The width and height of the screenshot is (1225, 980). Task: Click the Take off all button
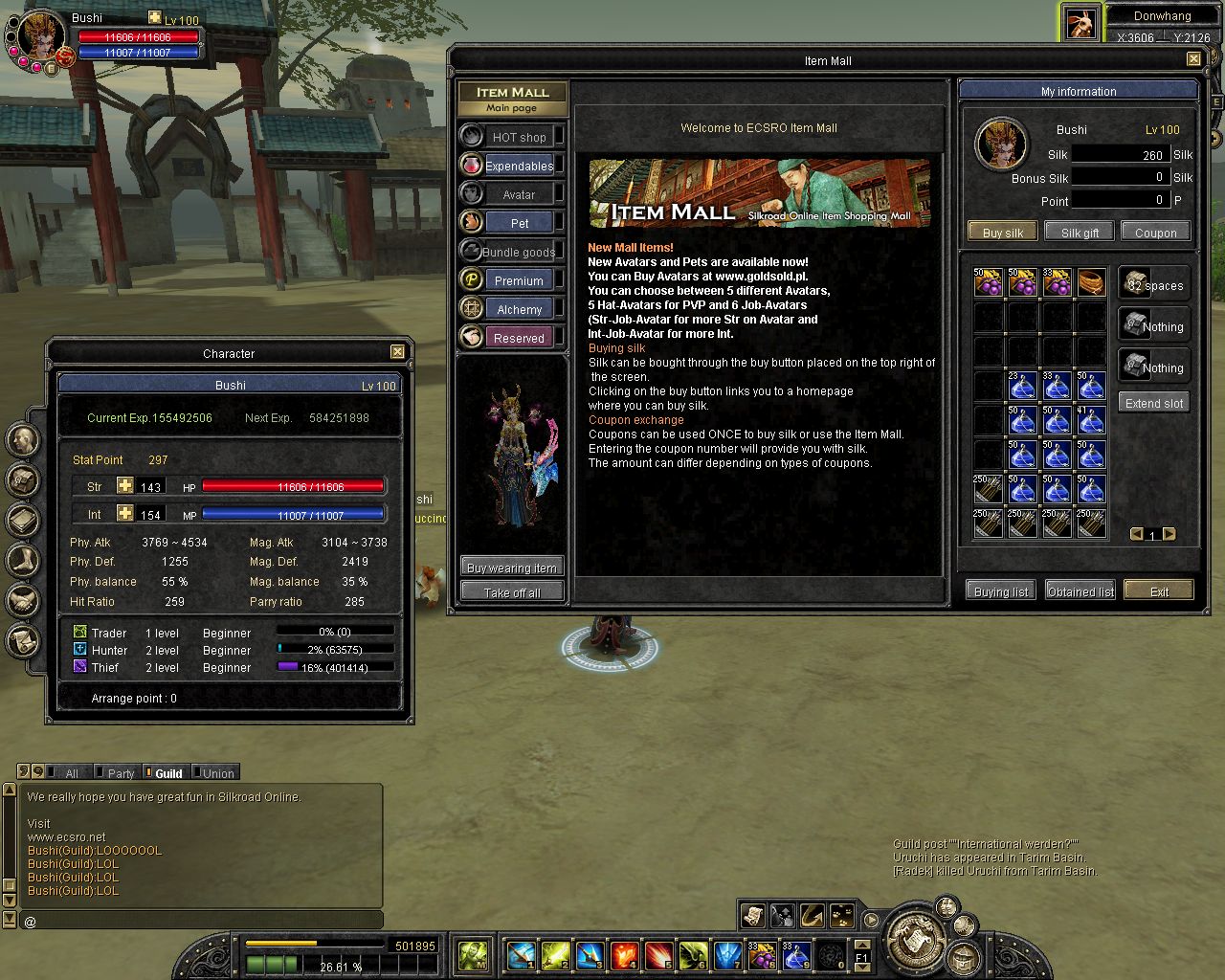(511, 592)
